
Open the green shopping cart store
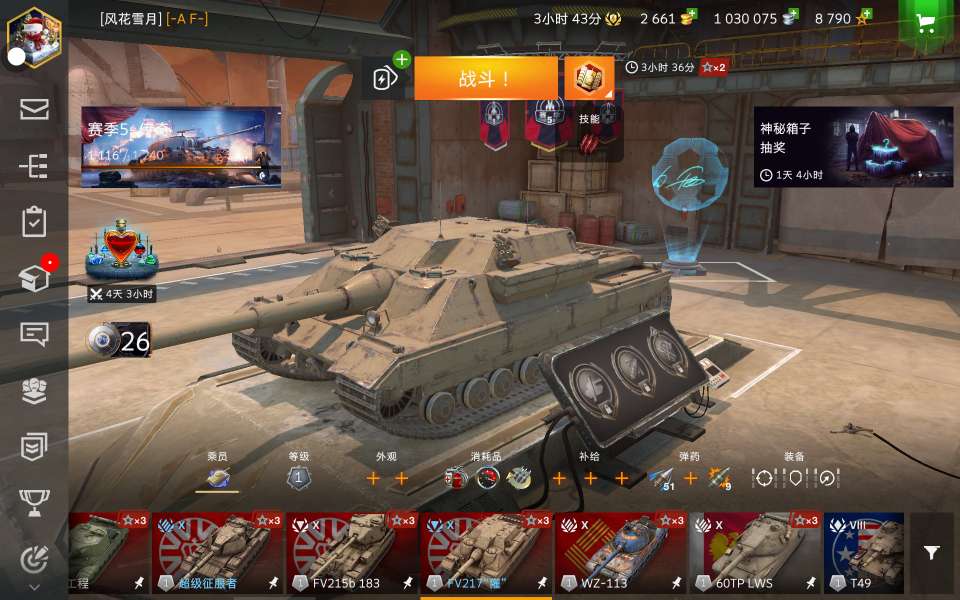[x=926, y=24]
